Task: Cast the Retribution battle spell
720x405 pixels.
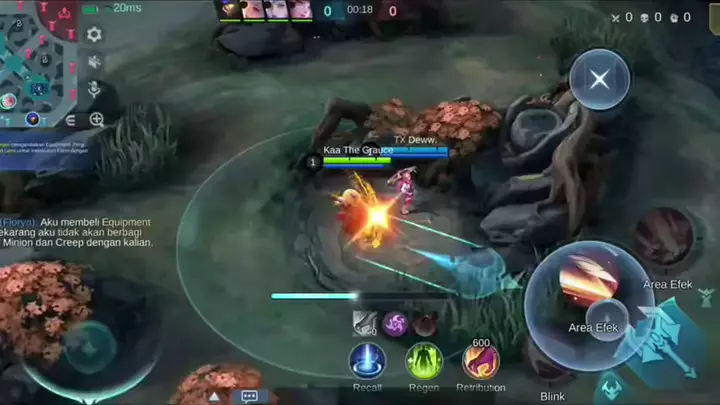Action: pos(480,360)
